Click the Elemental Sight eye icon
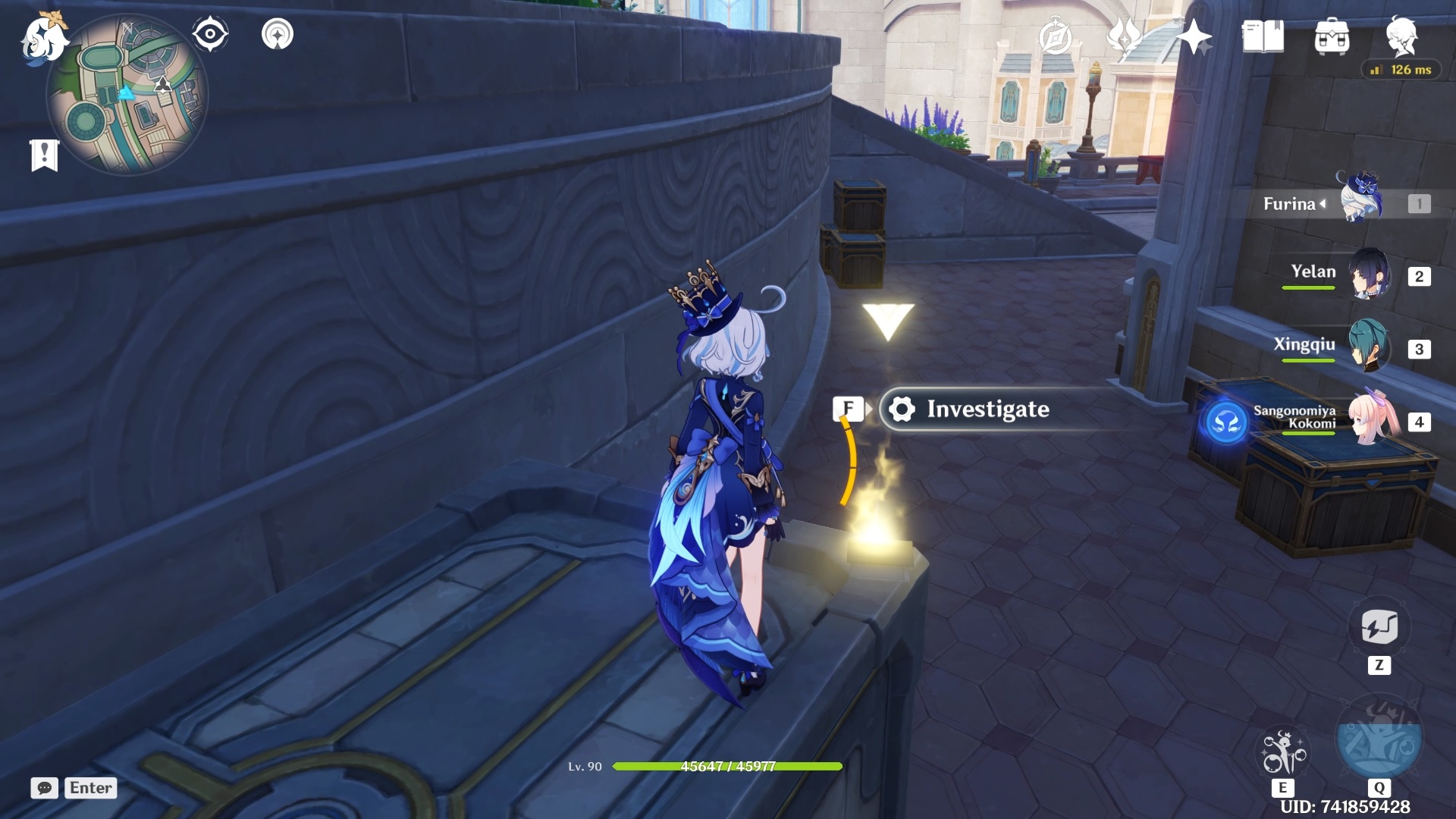 pos(209,33)
